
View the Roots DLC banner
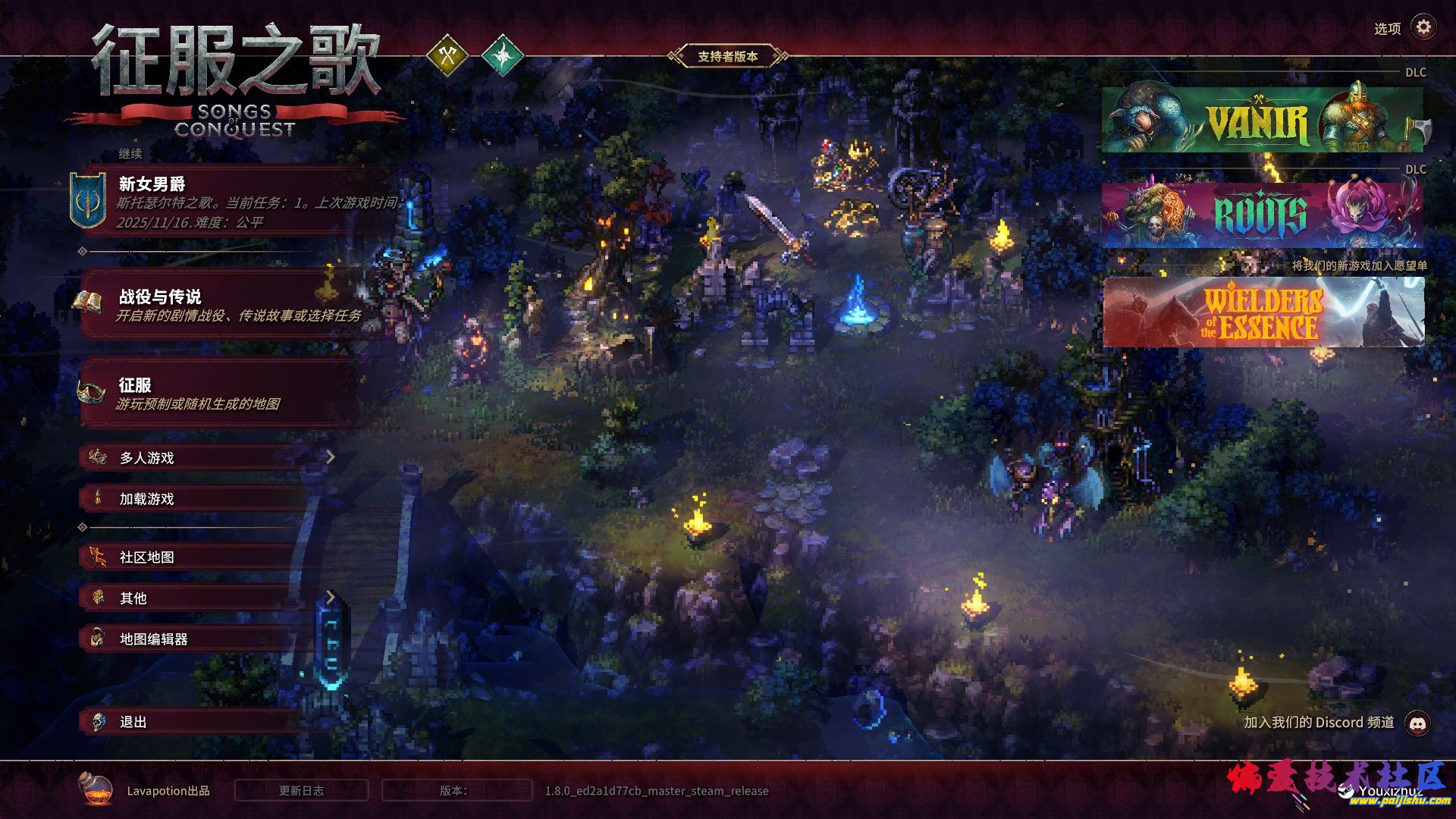tap(1262, 215)
